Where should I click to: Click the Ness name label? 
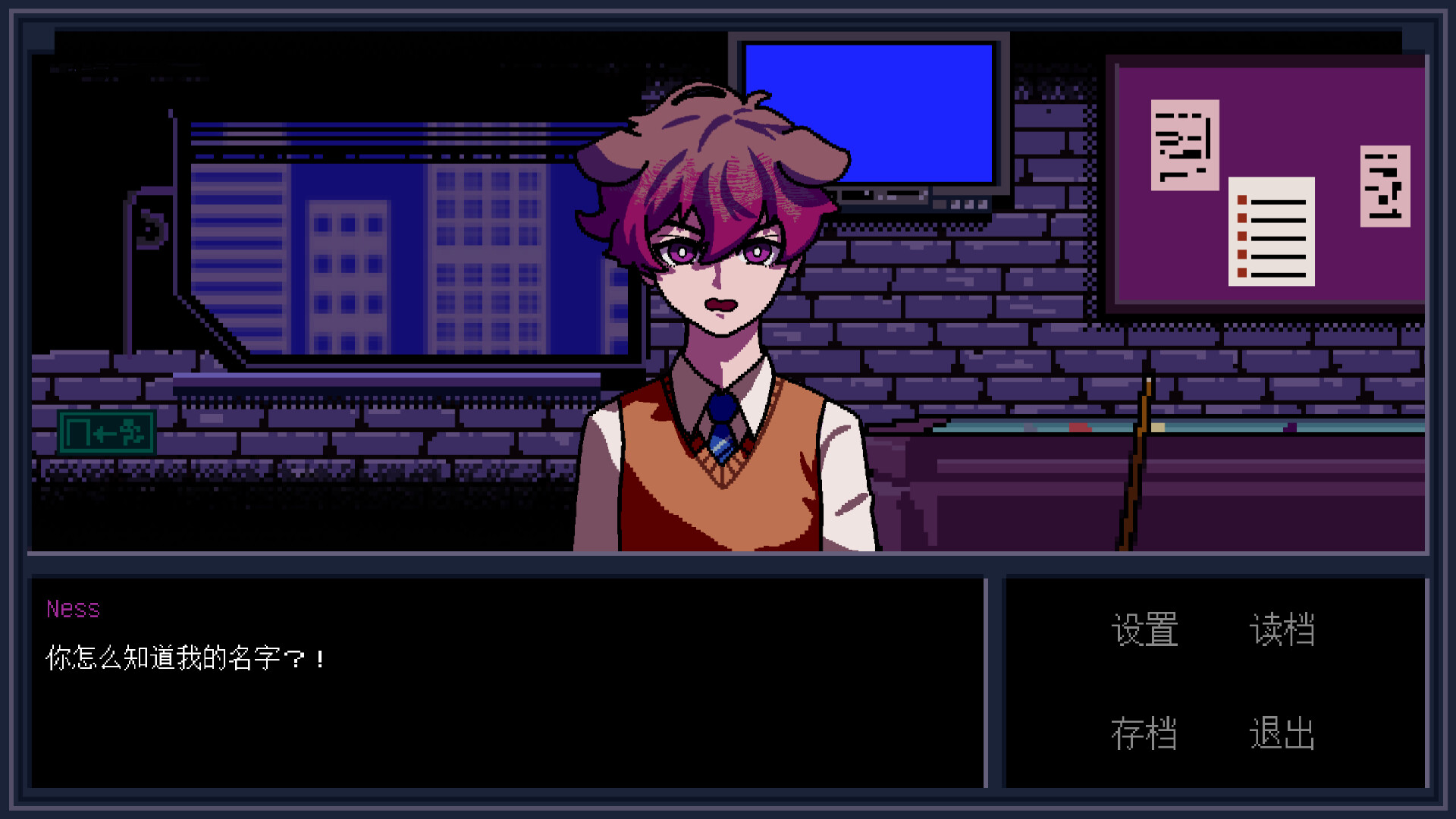73,610
